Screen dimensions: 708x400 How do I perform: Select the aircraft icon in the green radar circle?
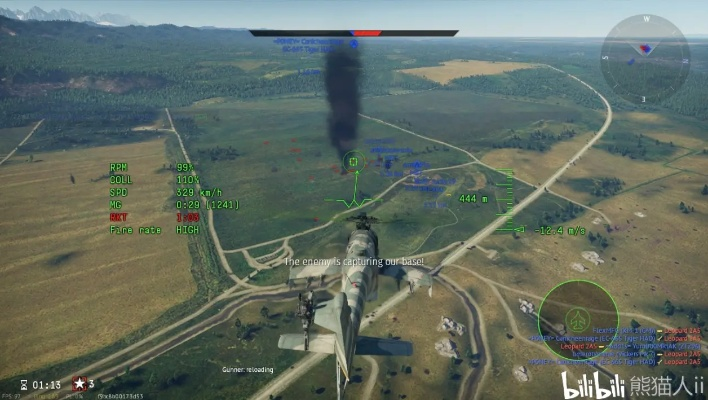click(x=577, y=319)
